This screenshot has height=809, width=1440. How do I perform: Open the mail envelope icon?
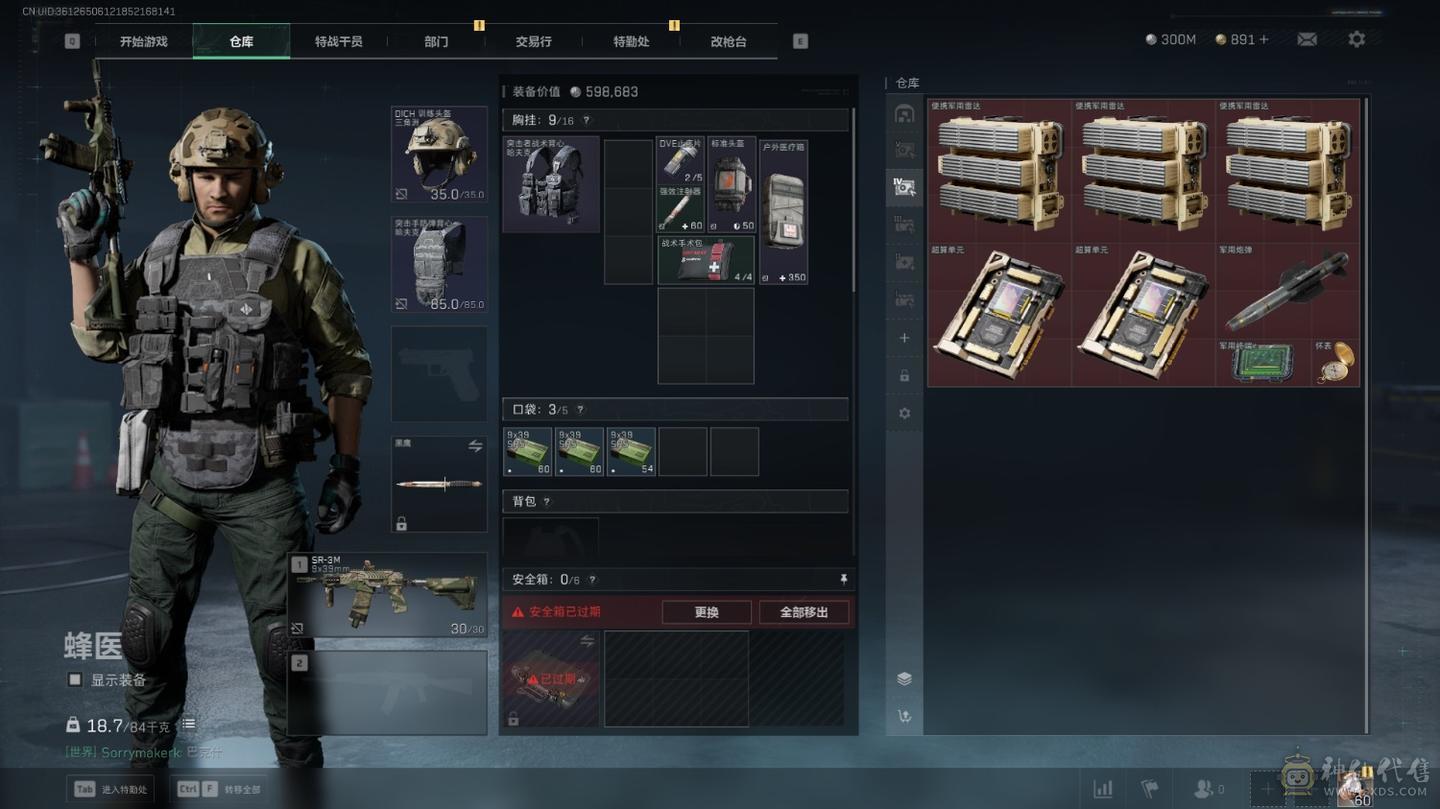pos(1307,39)
